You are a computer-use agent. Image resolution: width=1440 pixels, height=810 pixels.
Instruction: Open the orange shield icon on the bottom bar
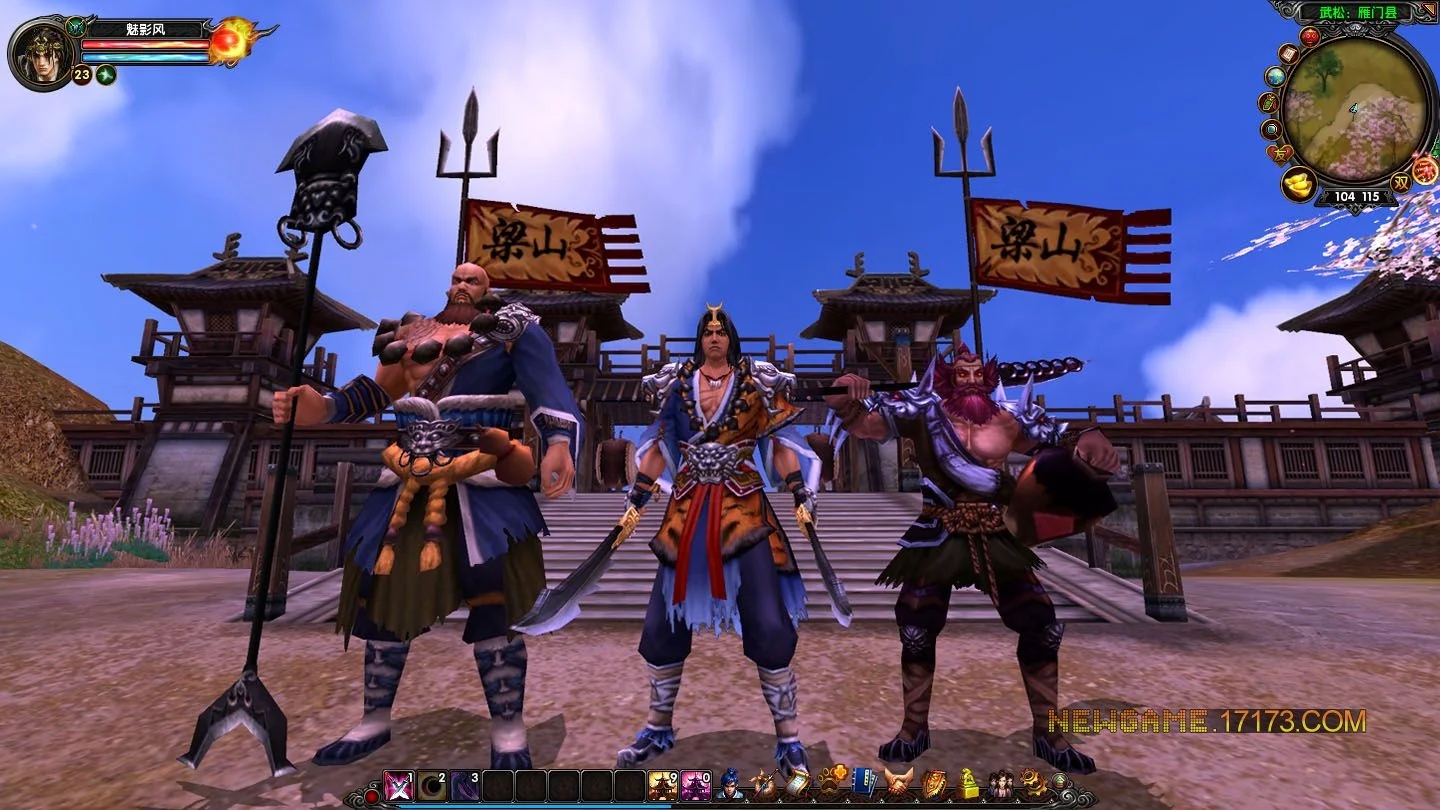(933, 785)
